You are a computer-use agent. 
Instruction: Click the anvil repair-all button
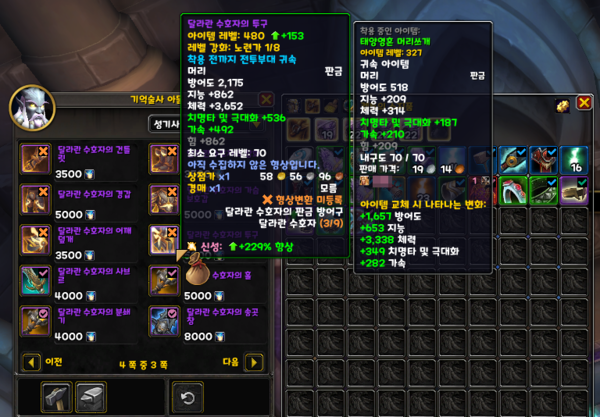click(91, 396)
